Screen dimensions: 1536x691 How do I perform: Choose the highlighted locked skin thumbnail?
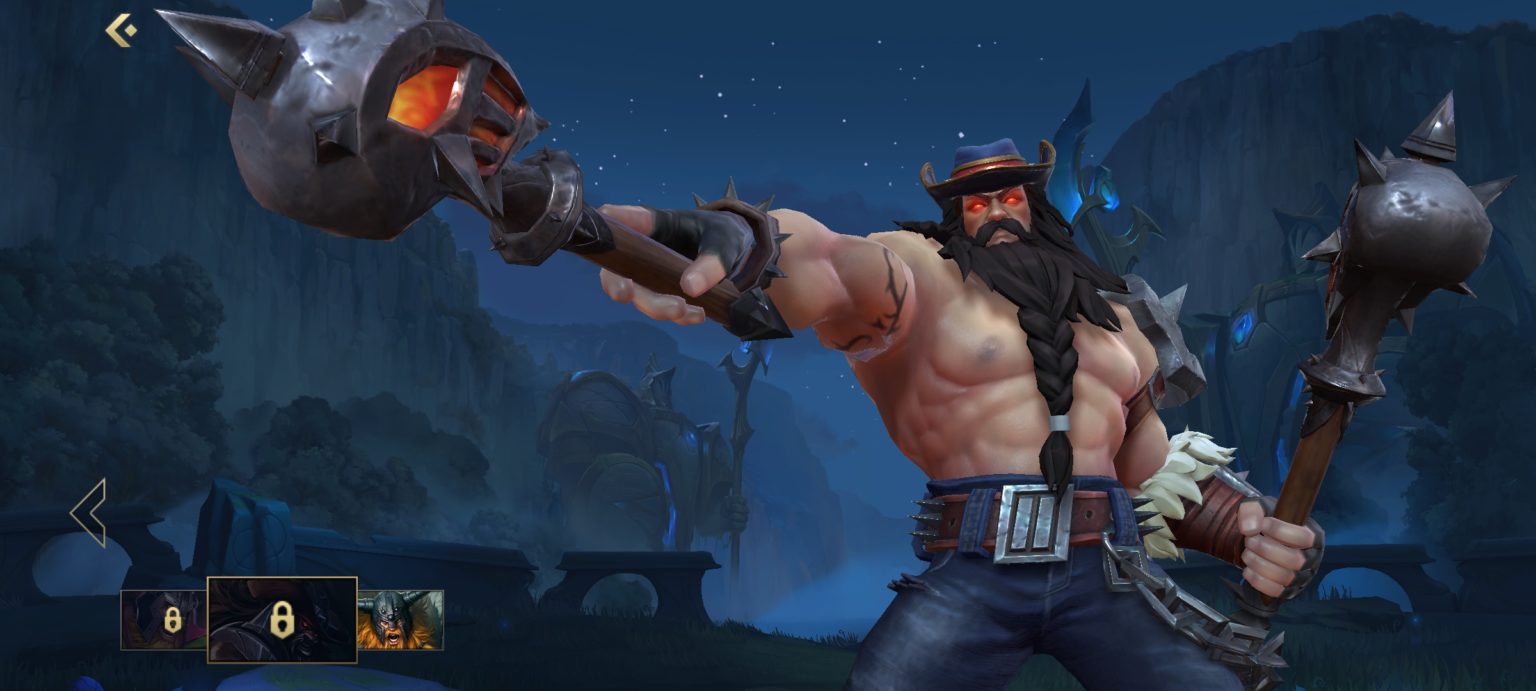tap(282, 620)
